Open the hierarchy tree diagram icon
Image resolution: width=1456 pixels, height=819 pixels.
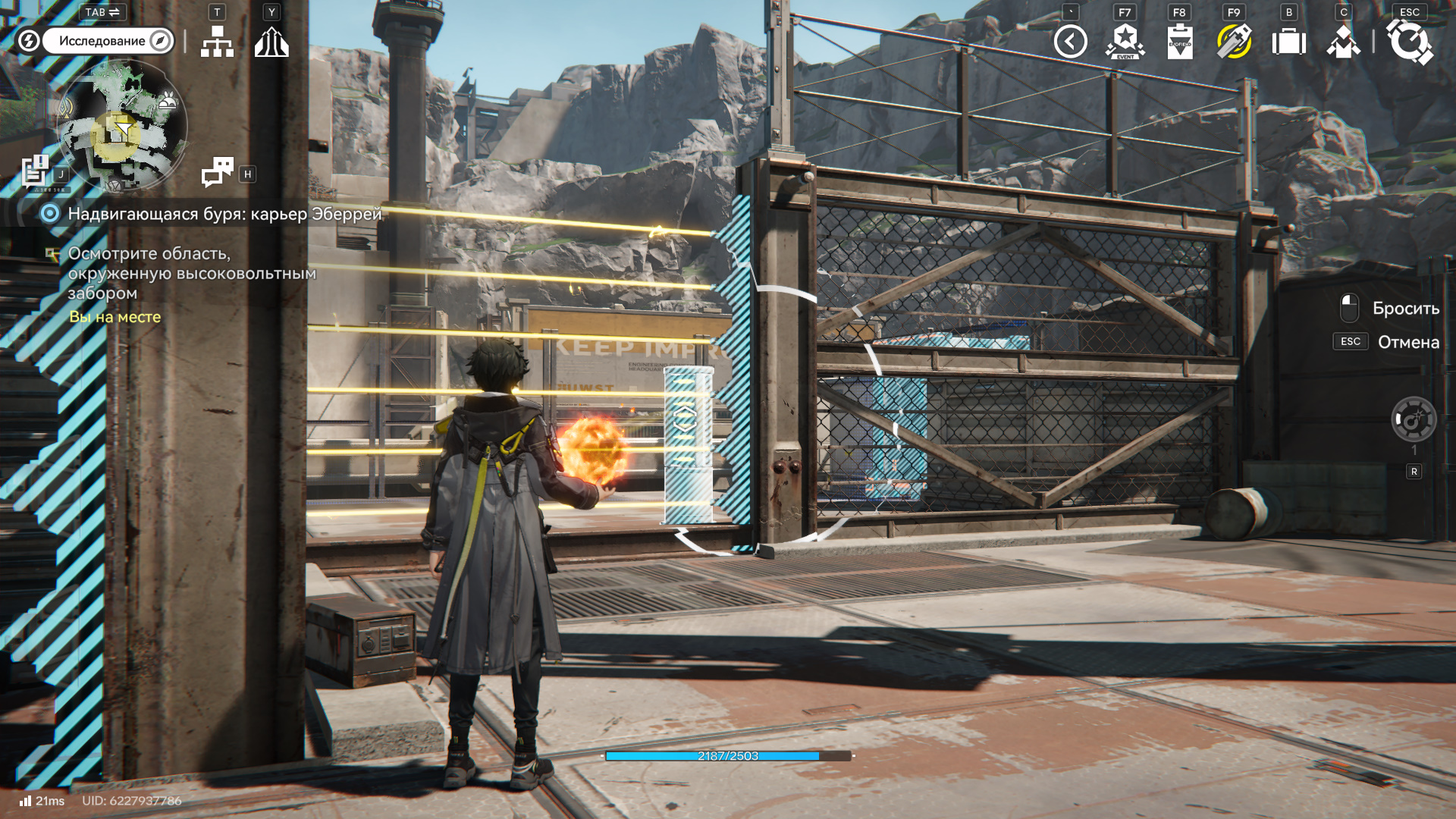point(217,42)
